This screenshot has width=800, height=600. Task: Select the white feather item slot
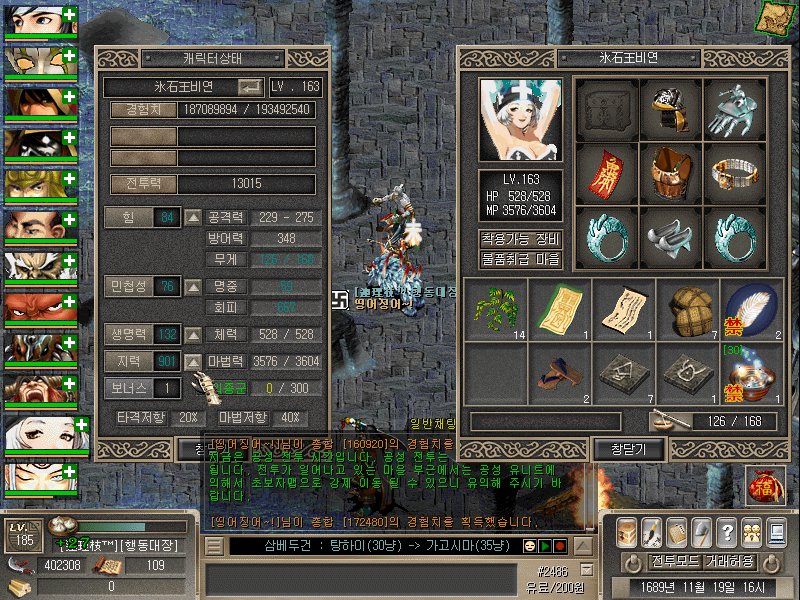pyautogui.click(x=753, y=309)
